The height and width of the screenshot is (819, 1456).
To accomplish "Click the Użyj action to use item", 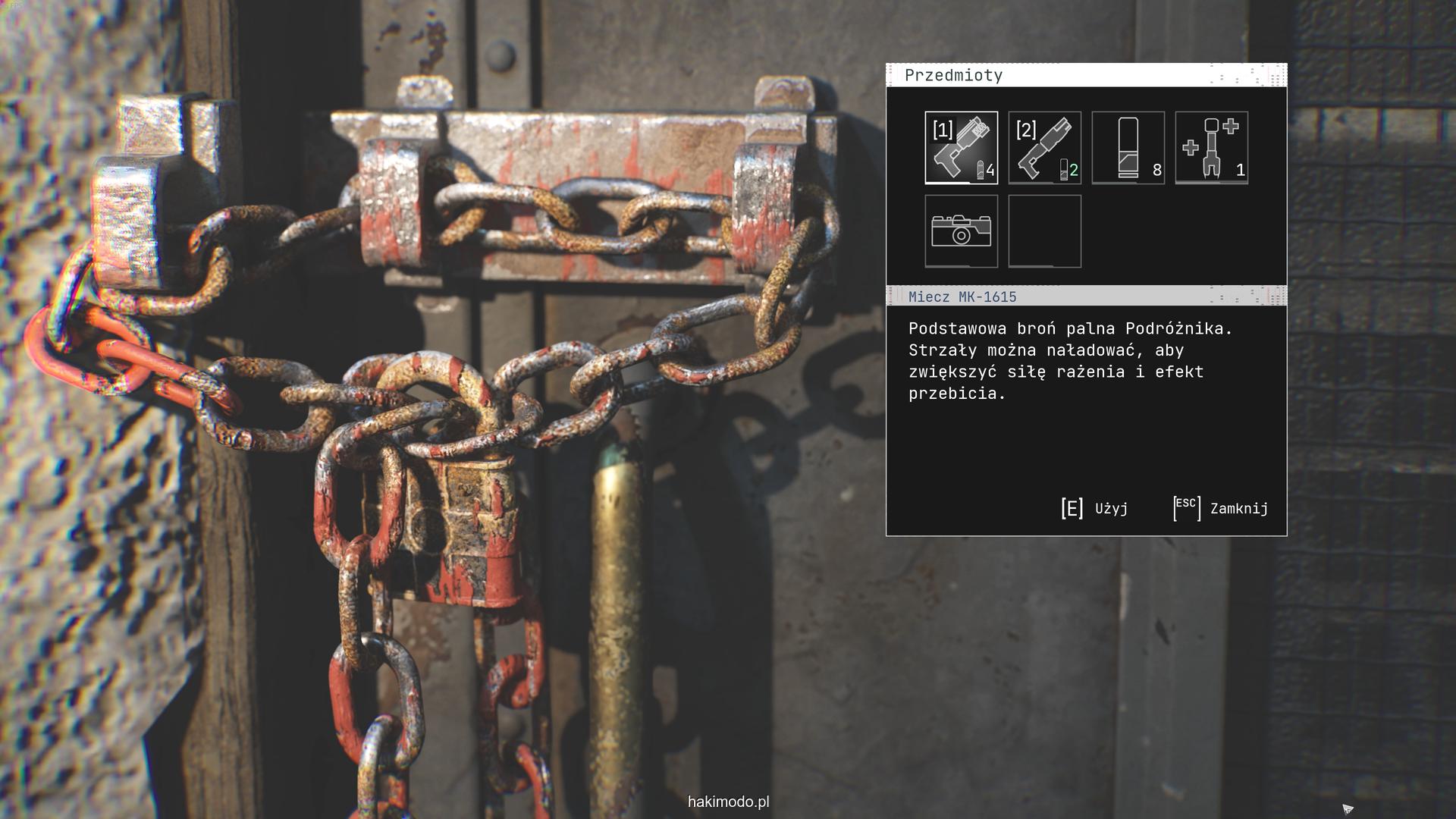I will (x=1094, y=508).
